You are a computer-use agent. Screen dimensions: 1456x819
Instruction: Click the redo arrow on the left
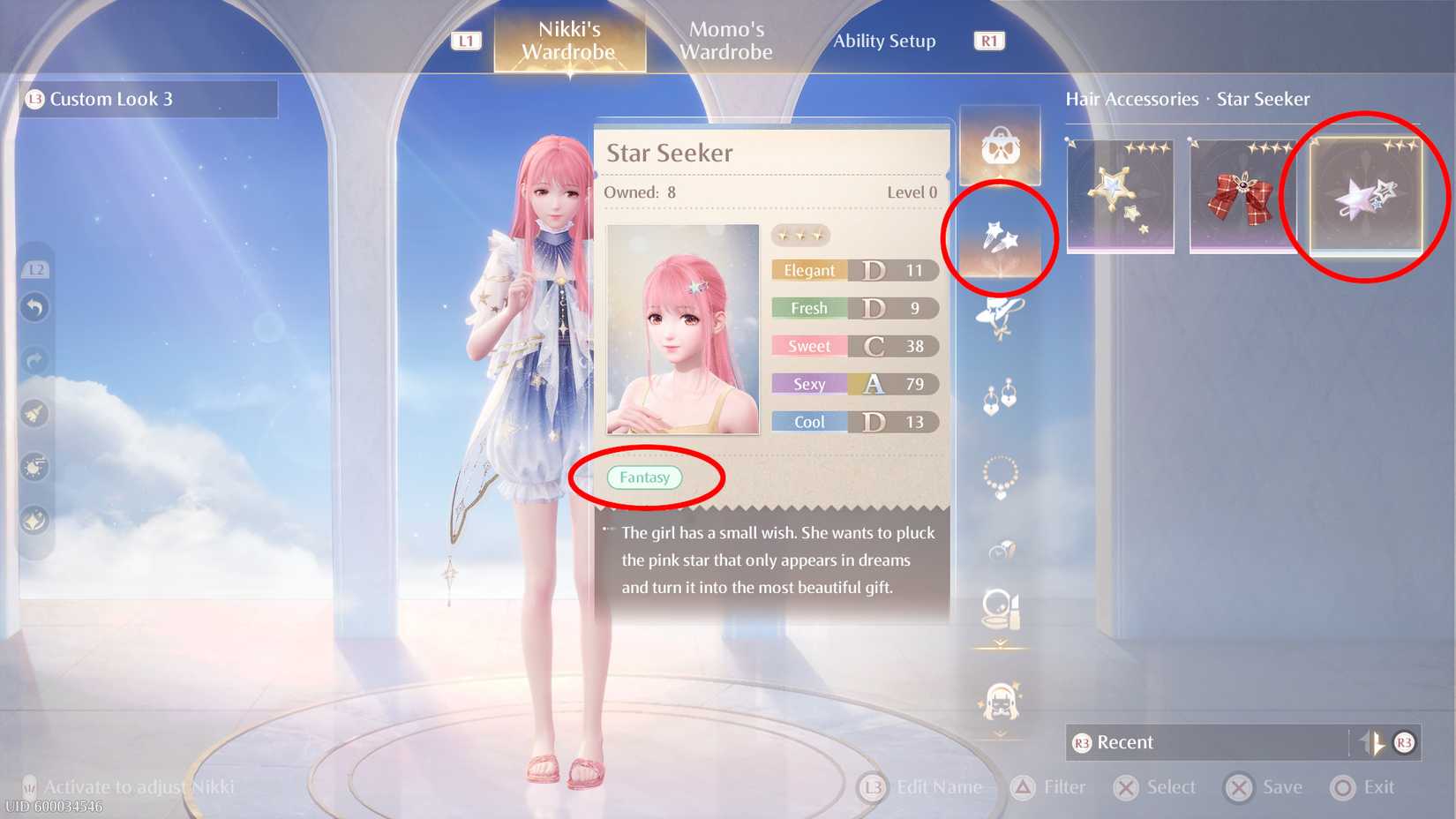click(x=34, y=359)
